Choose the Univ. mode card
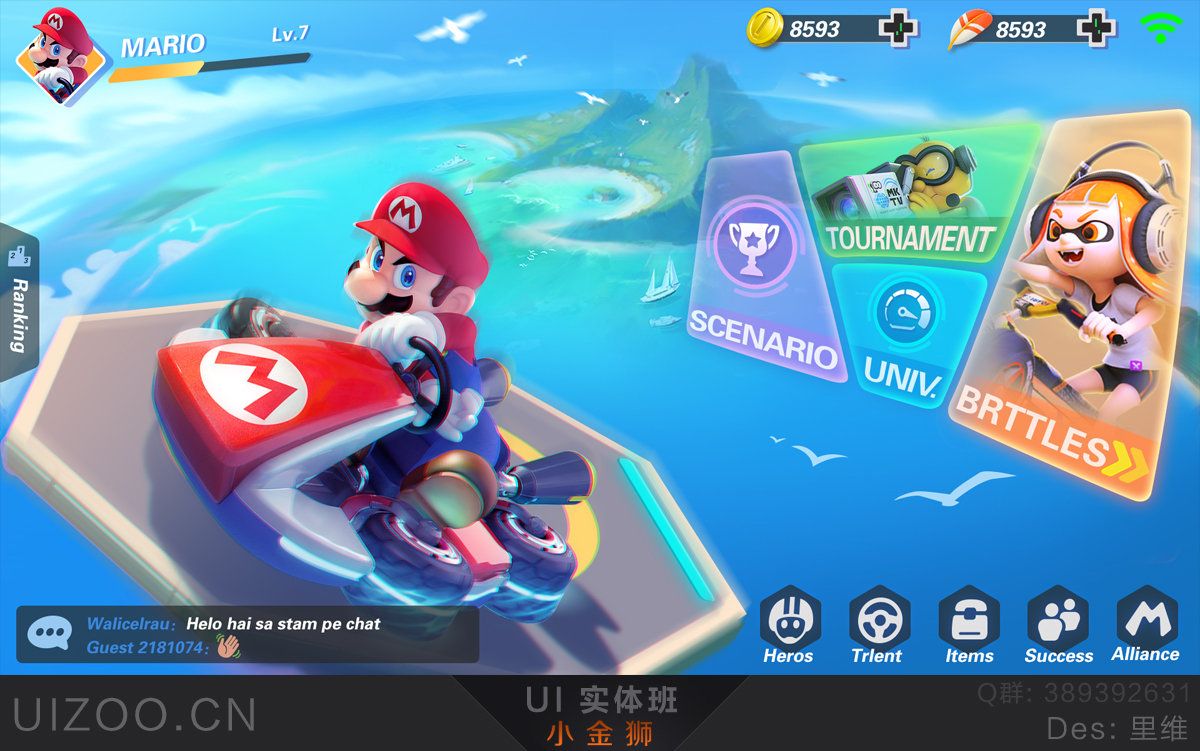 [x=905, y=330]
